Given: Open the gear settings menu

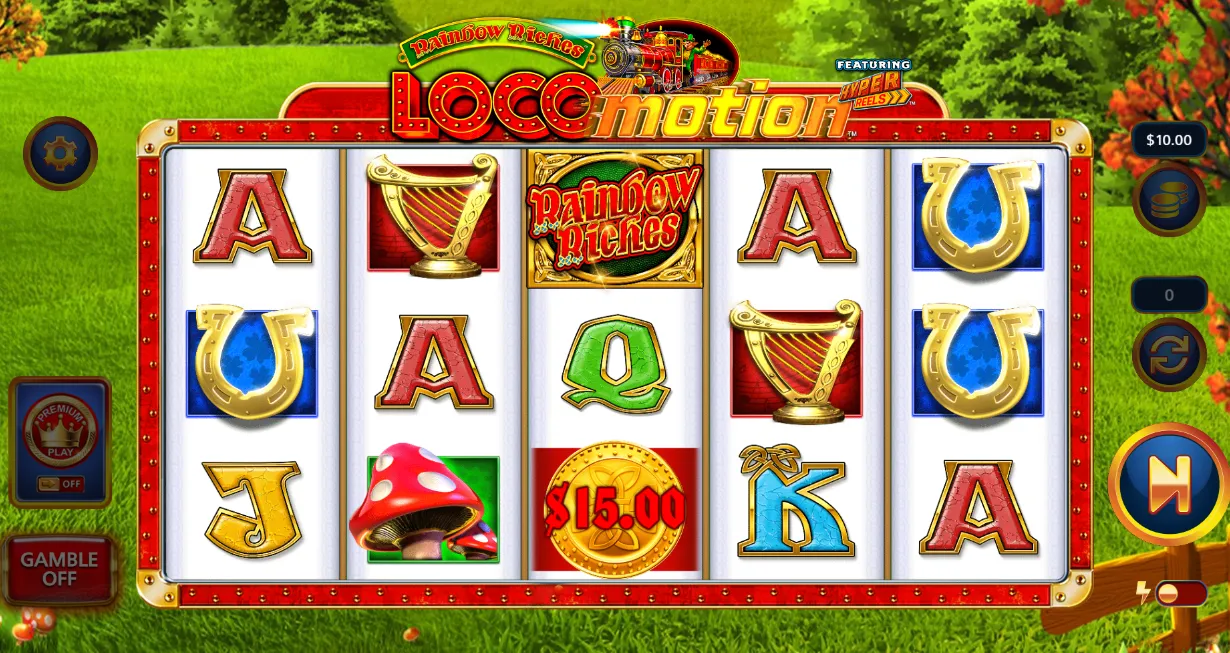Looking at the screenshot, I should pyautogui.click(x=60, y=153).
